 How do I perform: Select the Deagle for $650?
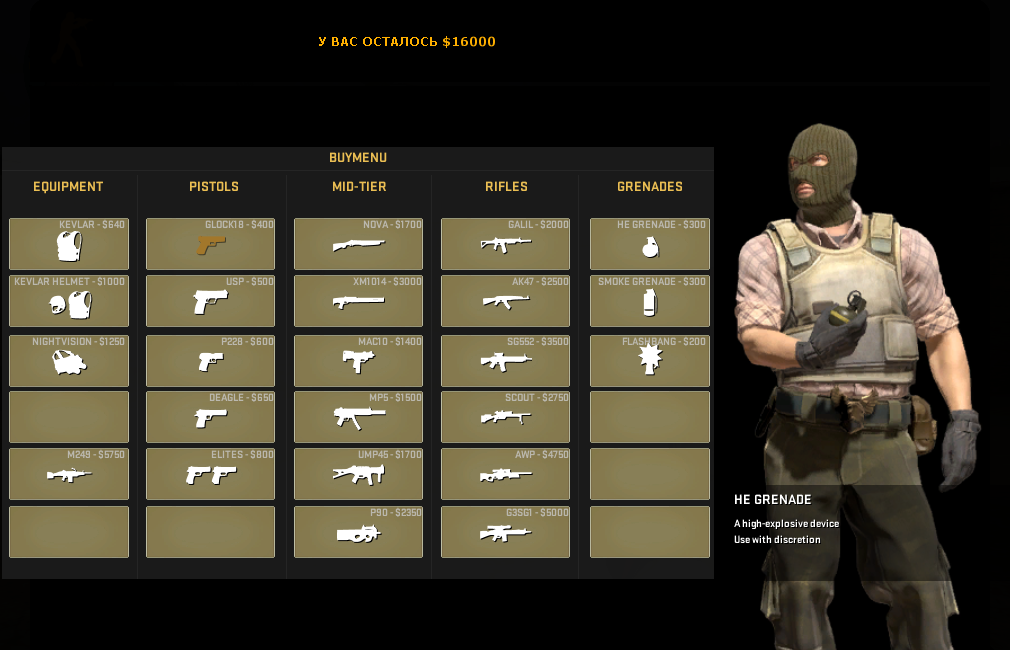click(x=210, y=417)
